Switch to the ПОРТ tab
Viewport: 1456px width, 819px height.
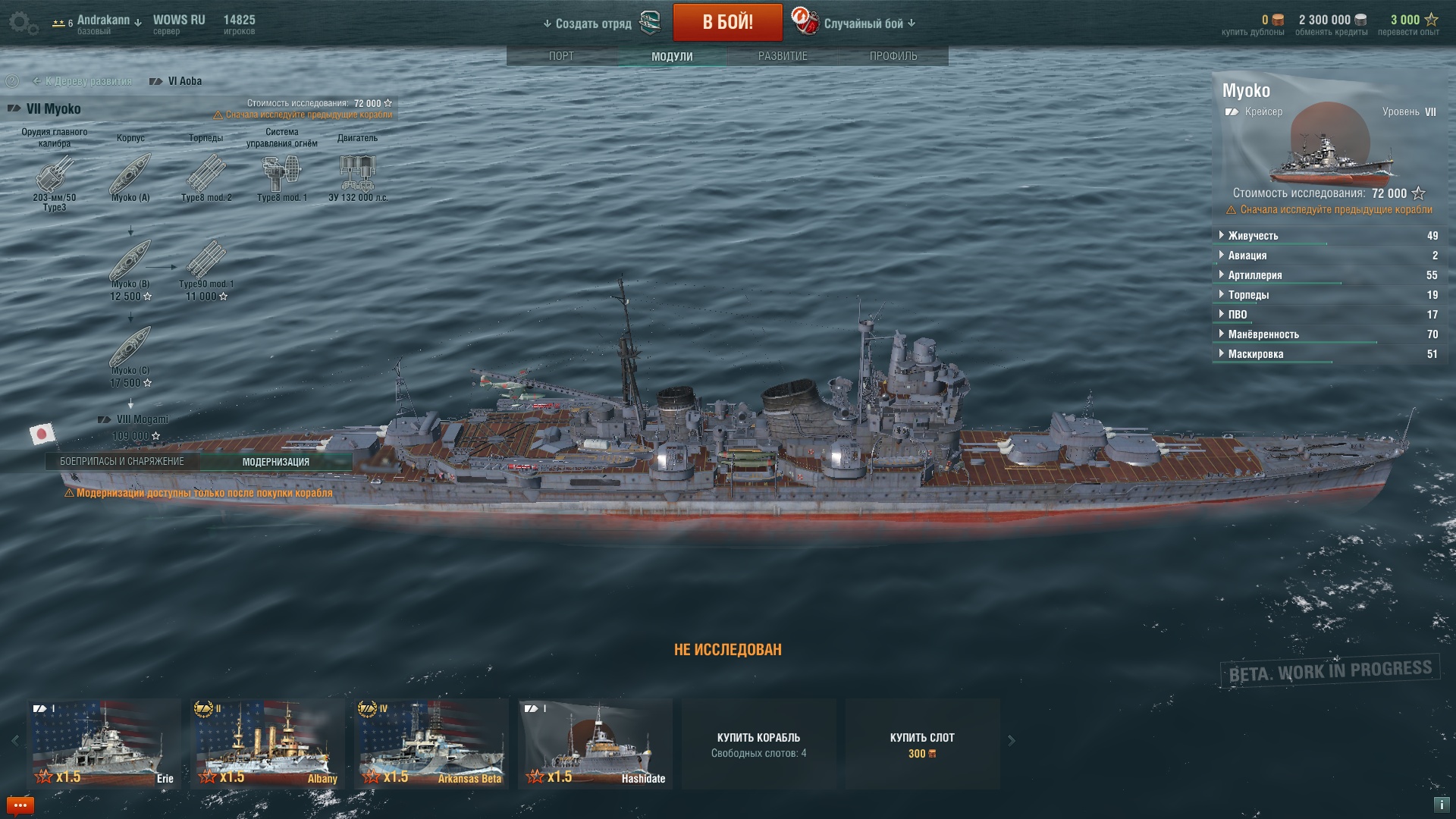561,56
